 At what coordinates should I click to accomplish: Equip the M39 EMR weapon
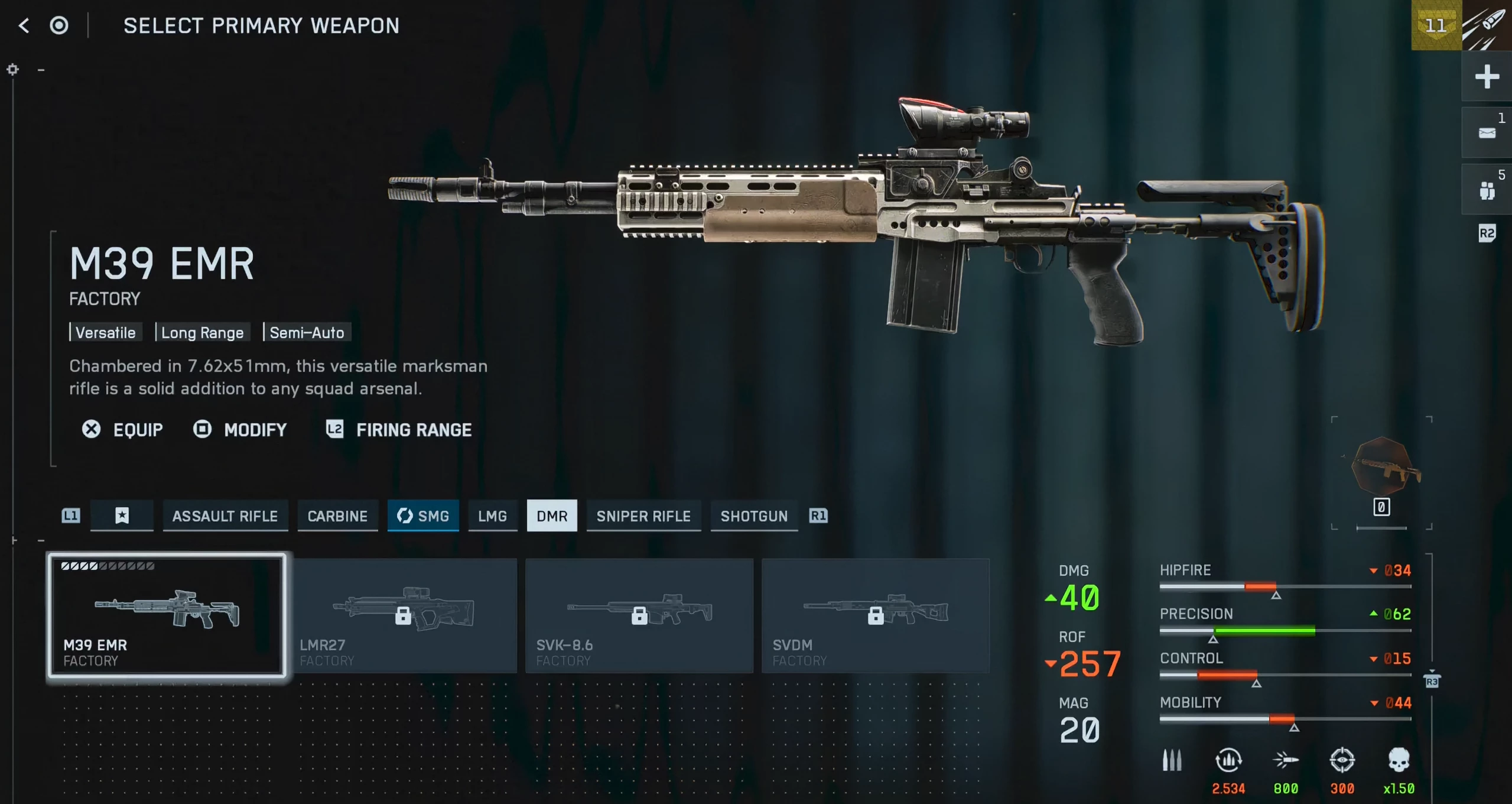(x=123, y=430)
